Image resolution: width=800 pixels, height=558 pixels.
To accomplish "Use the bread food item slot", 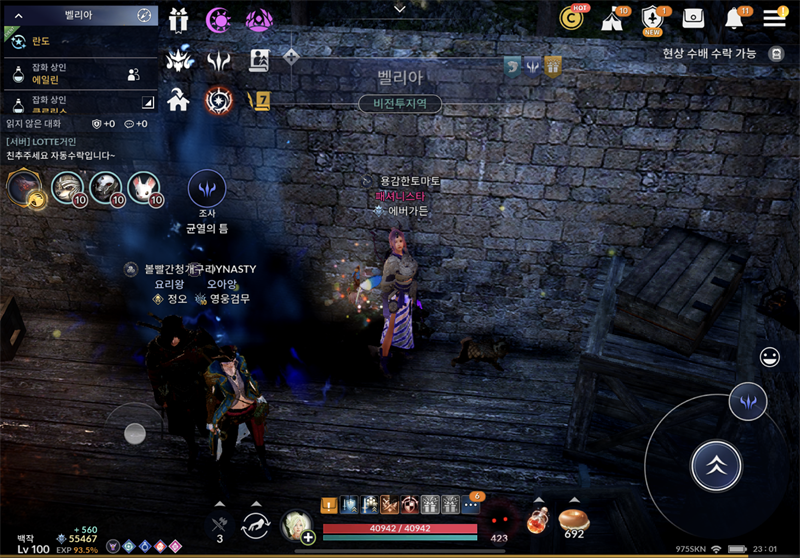I will tap(574, 520).
